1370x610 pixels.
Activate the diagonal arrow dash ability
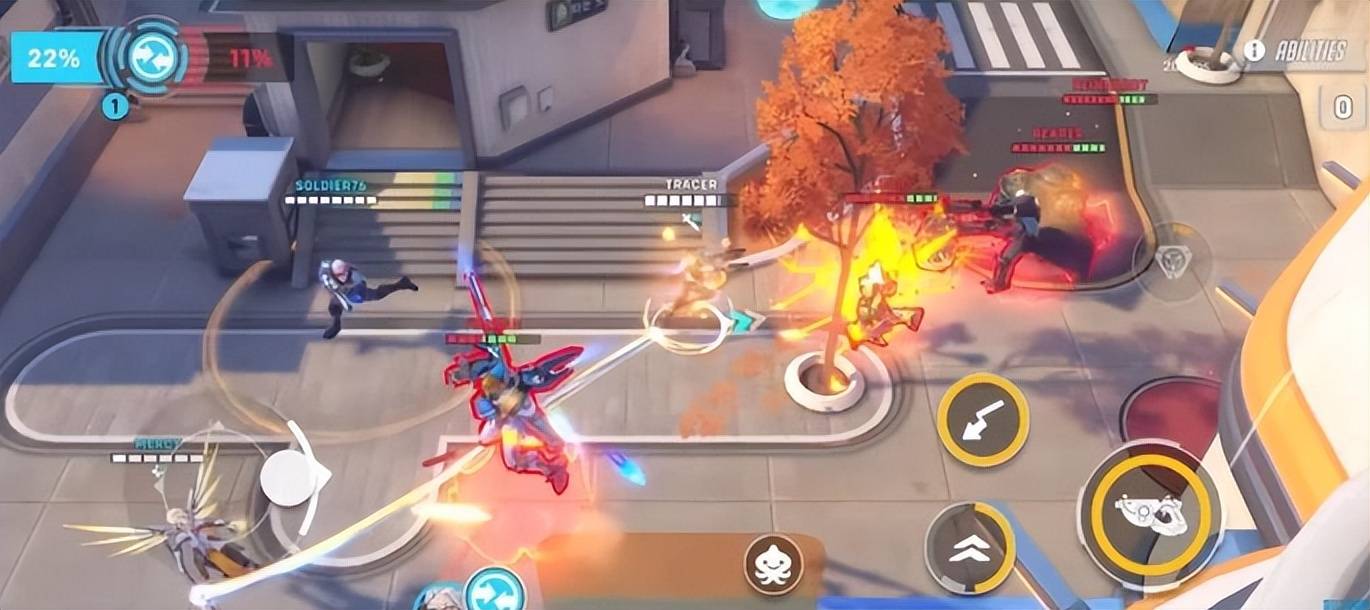(x=982, y=420)
